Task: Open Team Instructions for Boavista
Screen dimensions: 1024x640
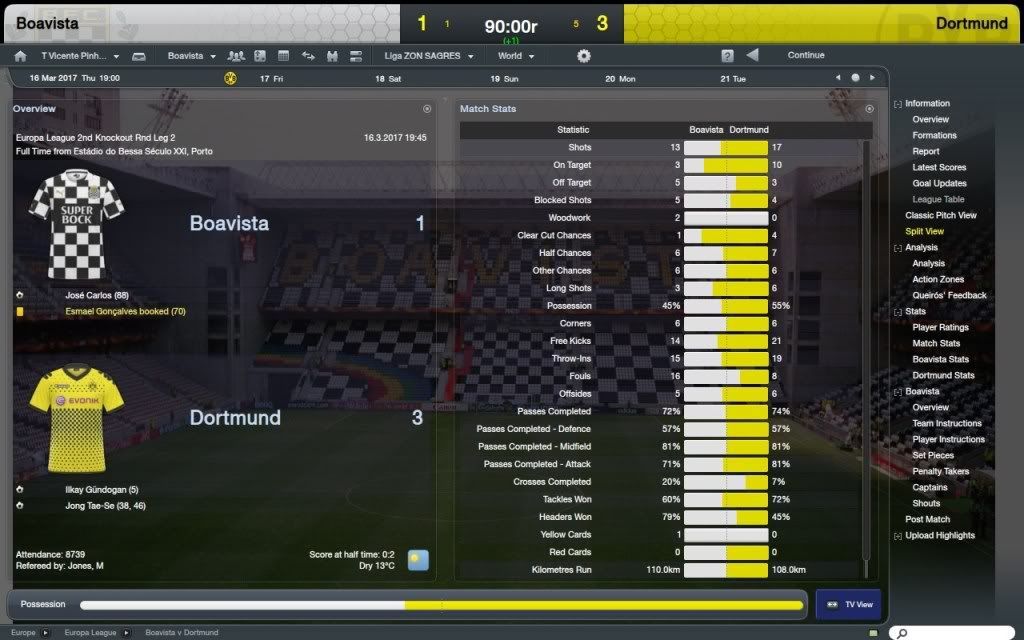Action: (x=946, y=424)
